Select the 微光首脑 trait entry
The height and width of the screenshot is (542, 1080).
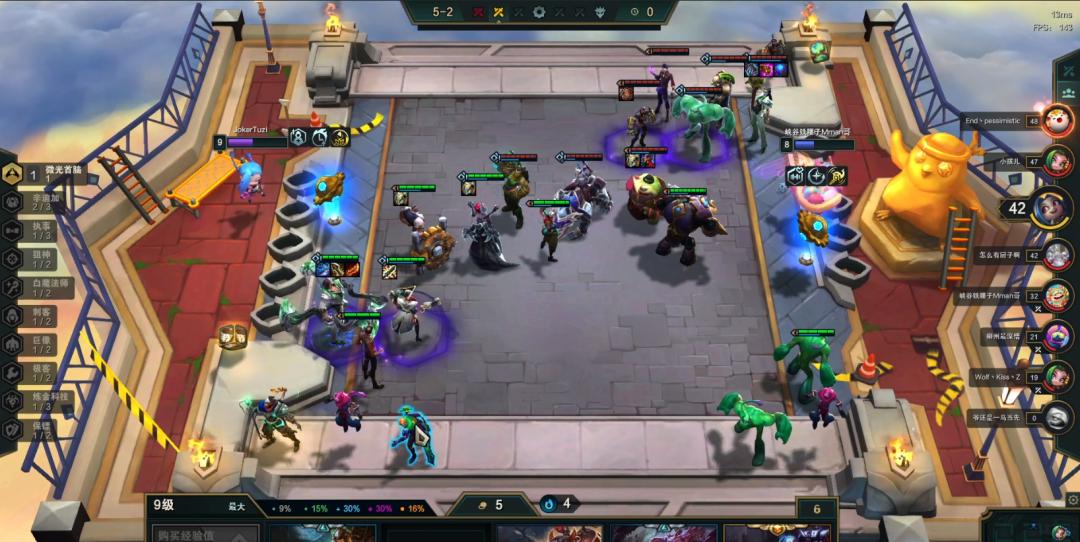pos(44,174)
